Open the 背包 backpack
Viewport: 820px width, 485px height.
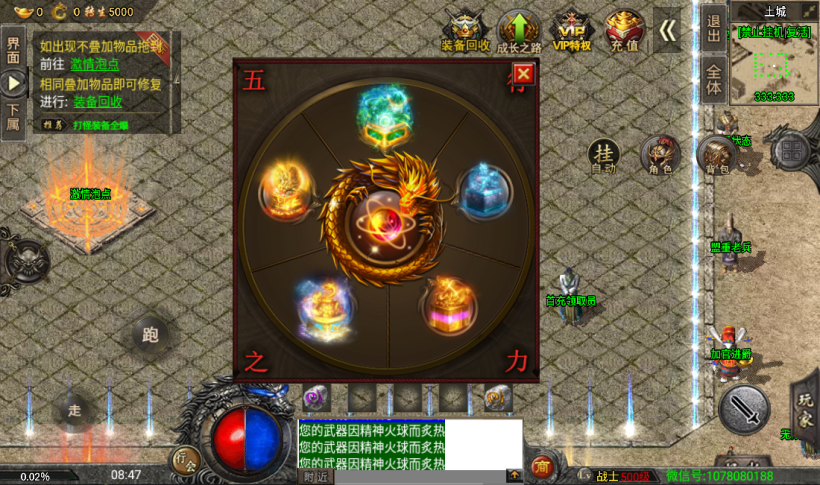pyautogui.click(x=717, y=156)
